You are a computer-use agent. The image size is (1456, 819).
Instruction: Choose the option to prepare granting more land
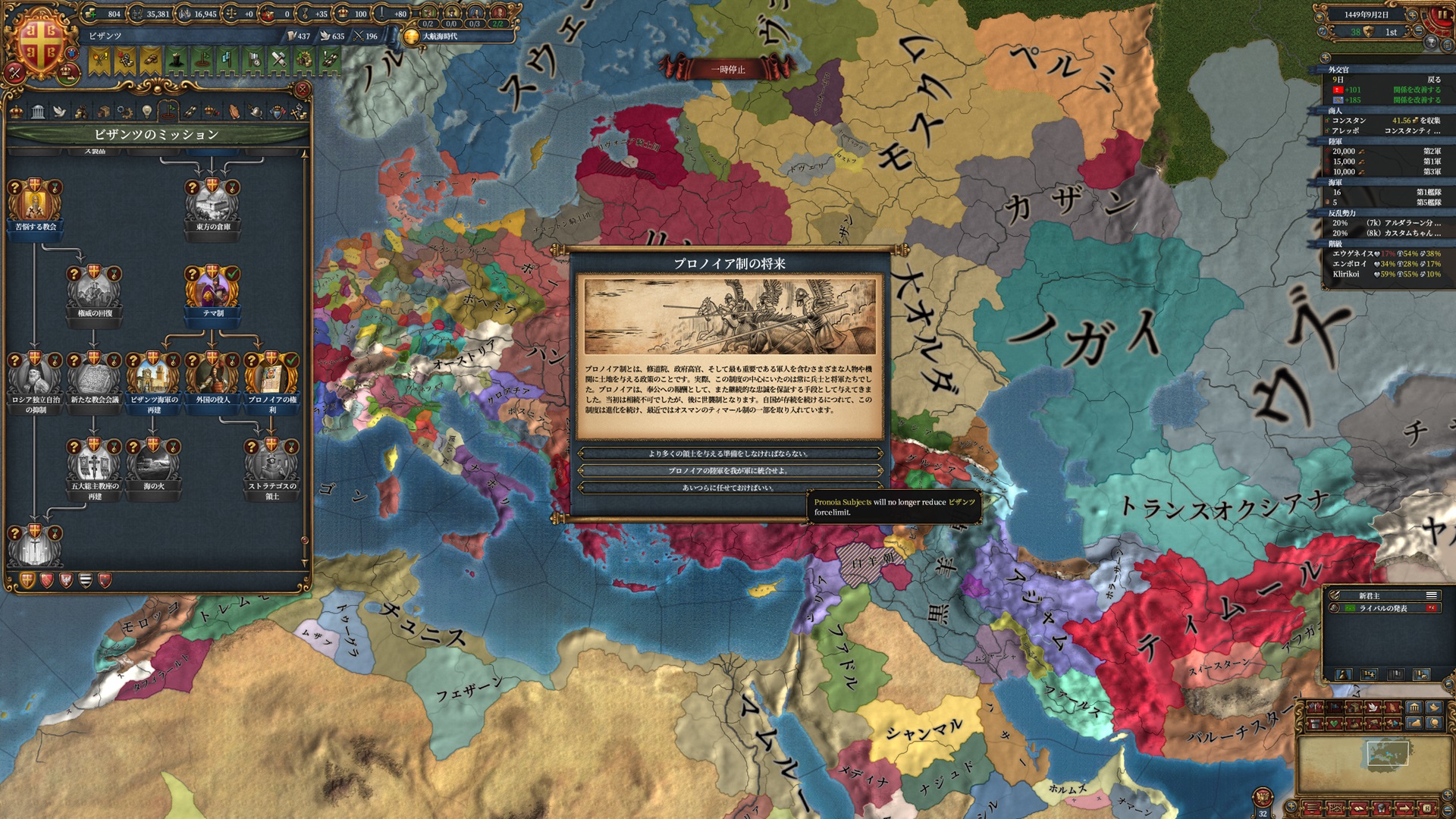730,453
